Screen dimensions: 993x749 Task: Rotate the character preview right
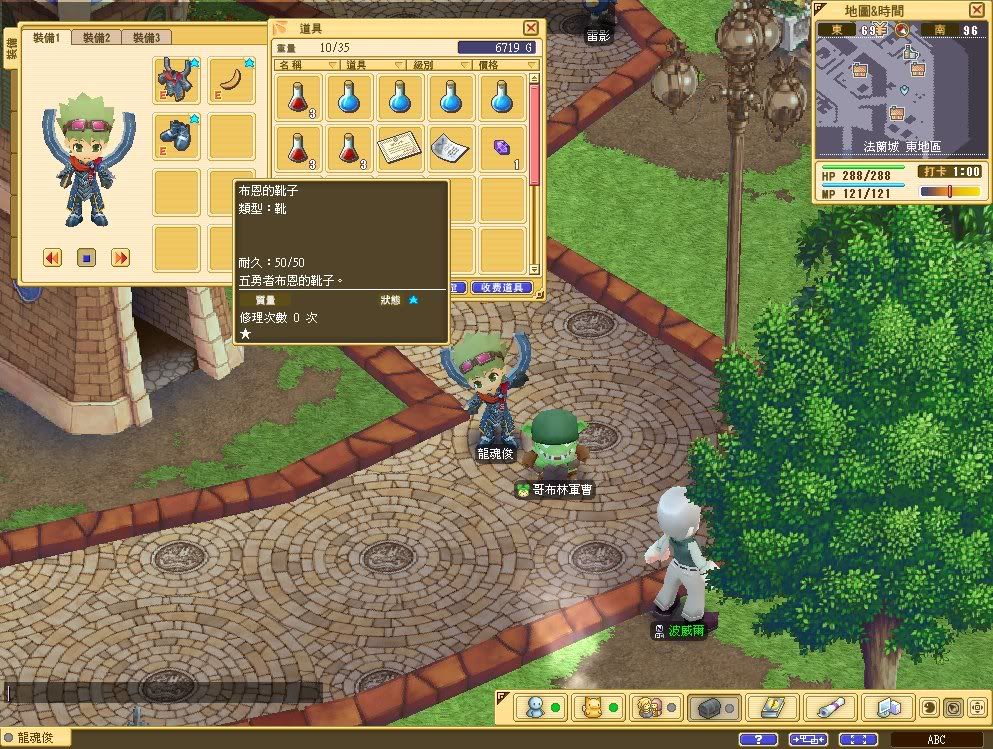click(120, 258)
